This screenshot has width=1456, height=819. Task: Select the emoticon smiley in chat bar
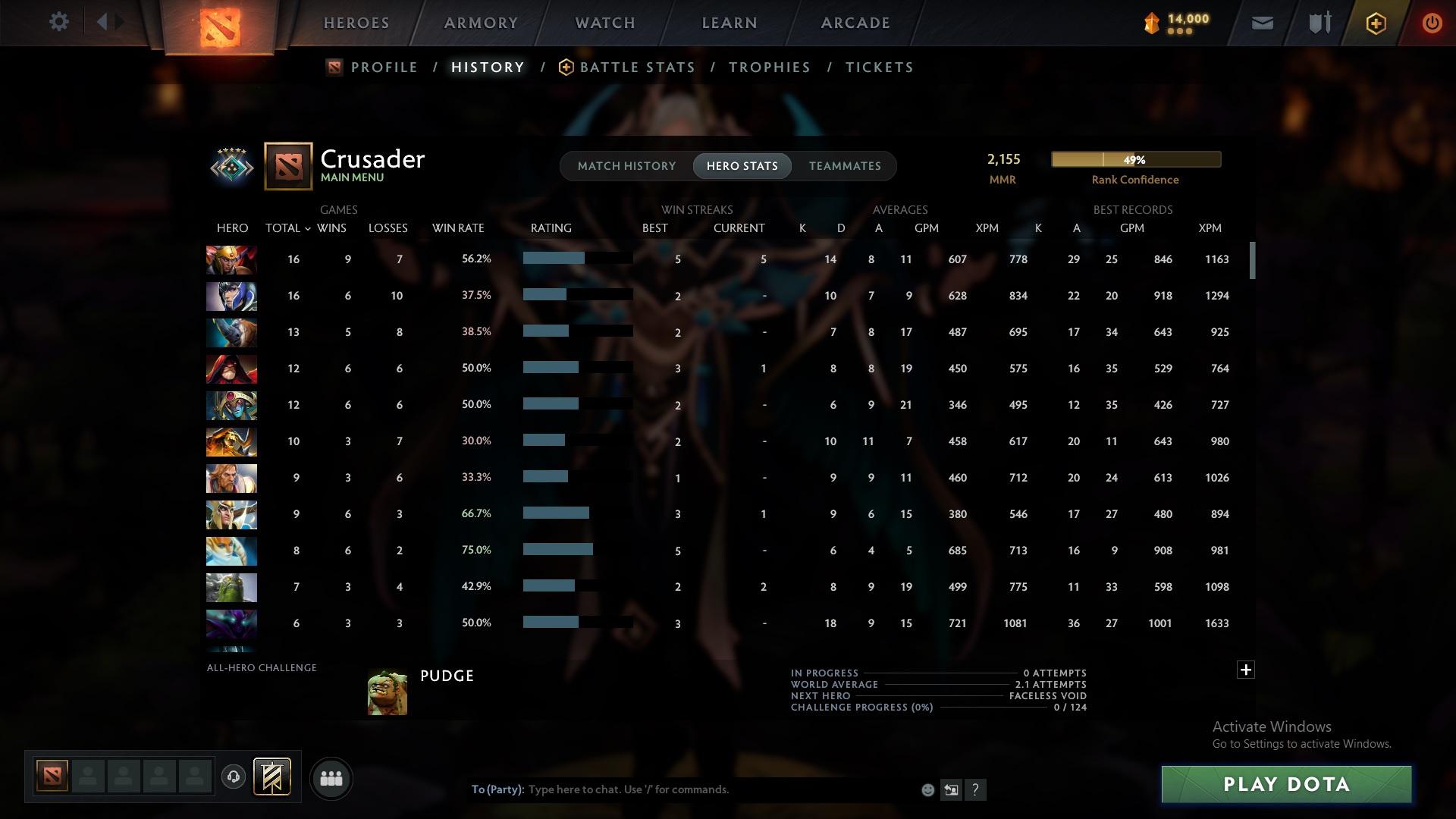(x=927, y=789)
